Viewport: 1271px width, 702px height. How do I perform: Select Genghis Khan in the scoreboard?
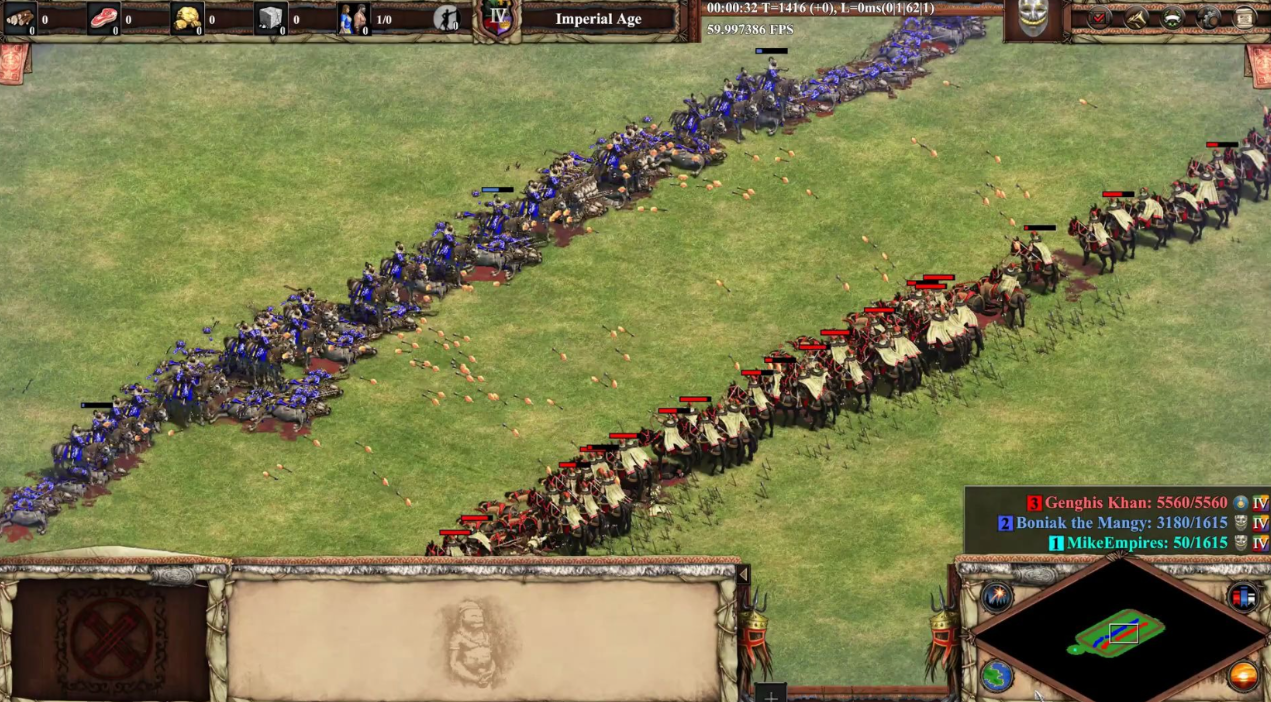pyautogui.click(x=1129, y=503)
